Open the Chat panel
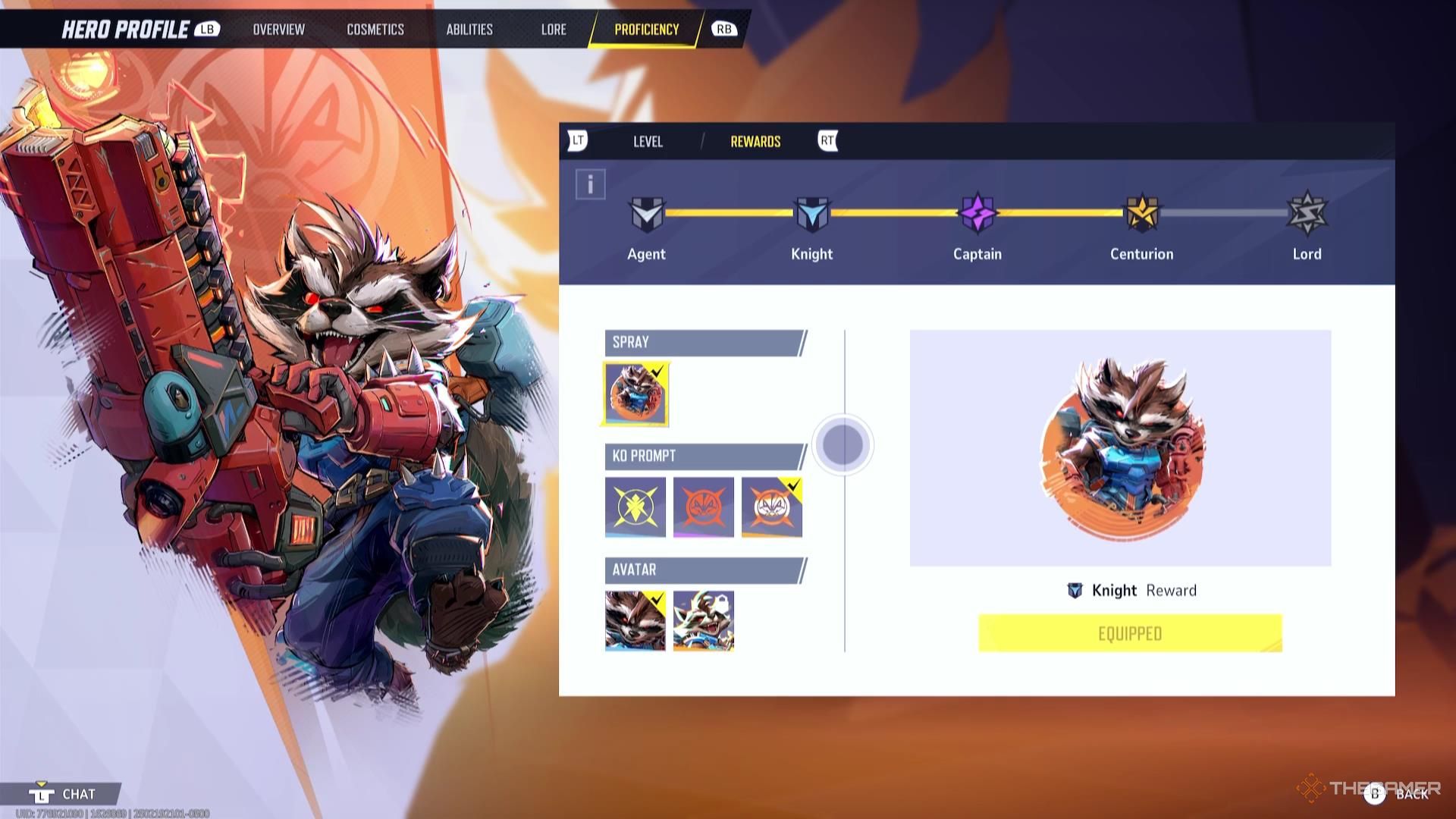Screen dimensions: 1456x819 pyautogui.click(x=64, y=793)
